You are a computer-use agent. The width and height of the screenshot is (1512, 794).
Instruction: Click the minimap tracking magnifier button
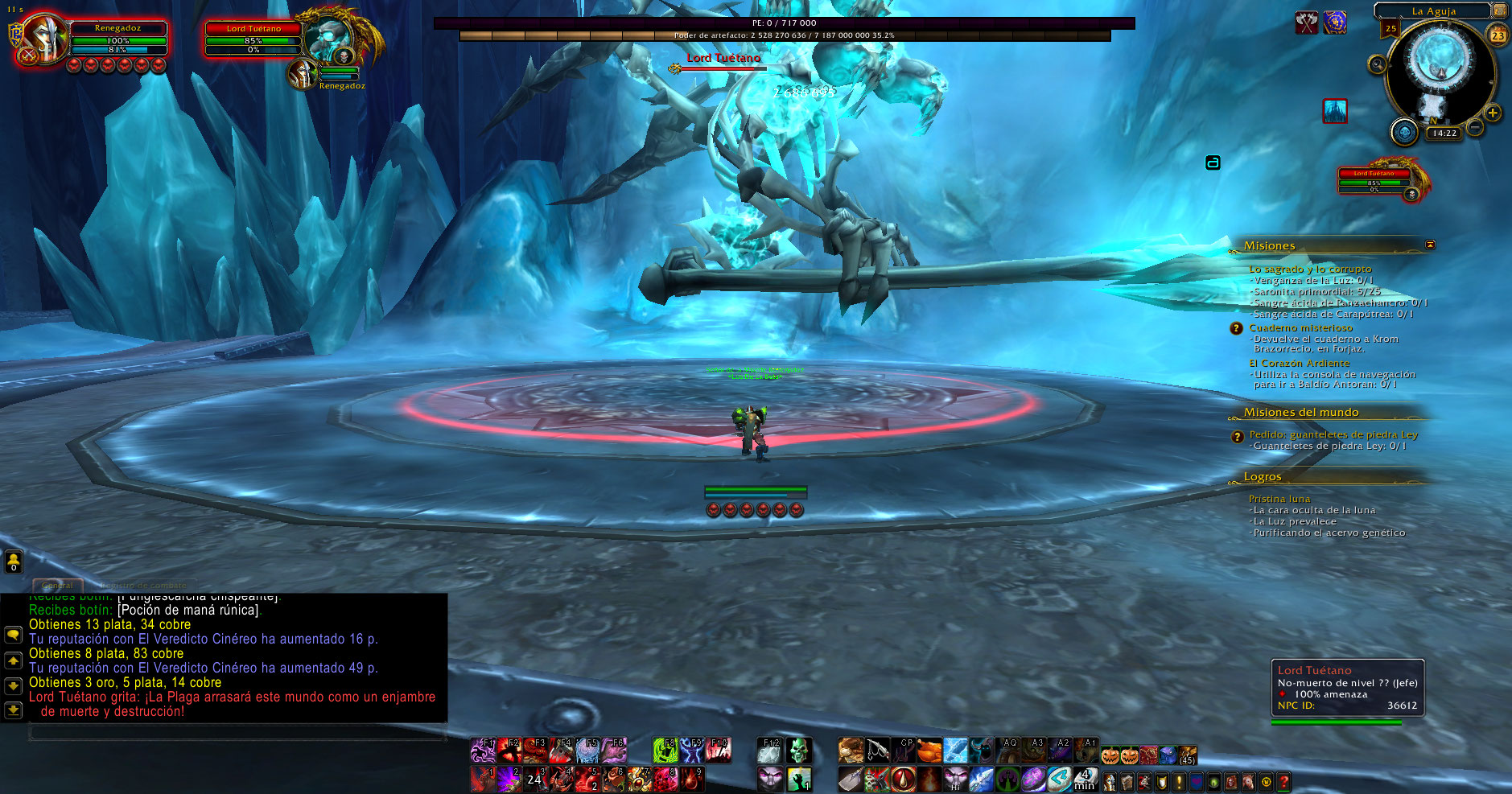click(1378, 64)
